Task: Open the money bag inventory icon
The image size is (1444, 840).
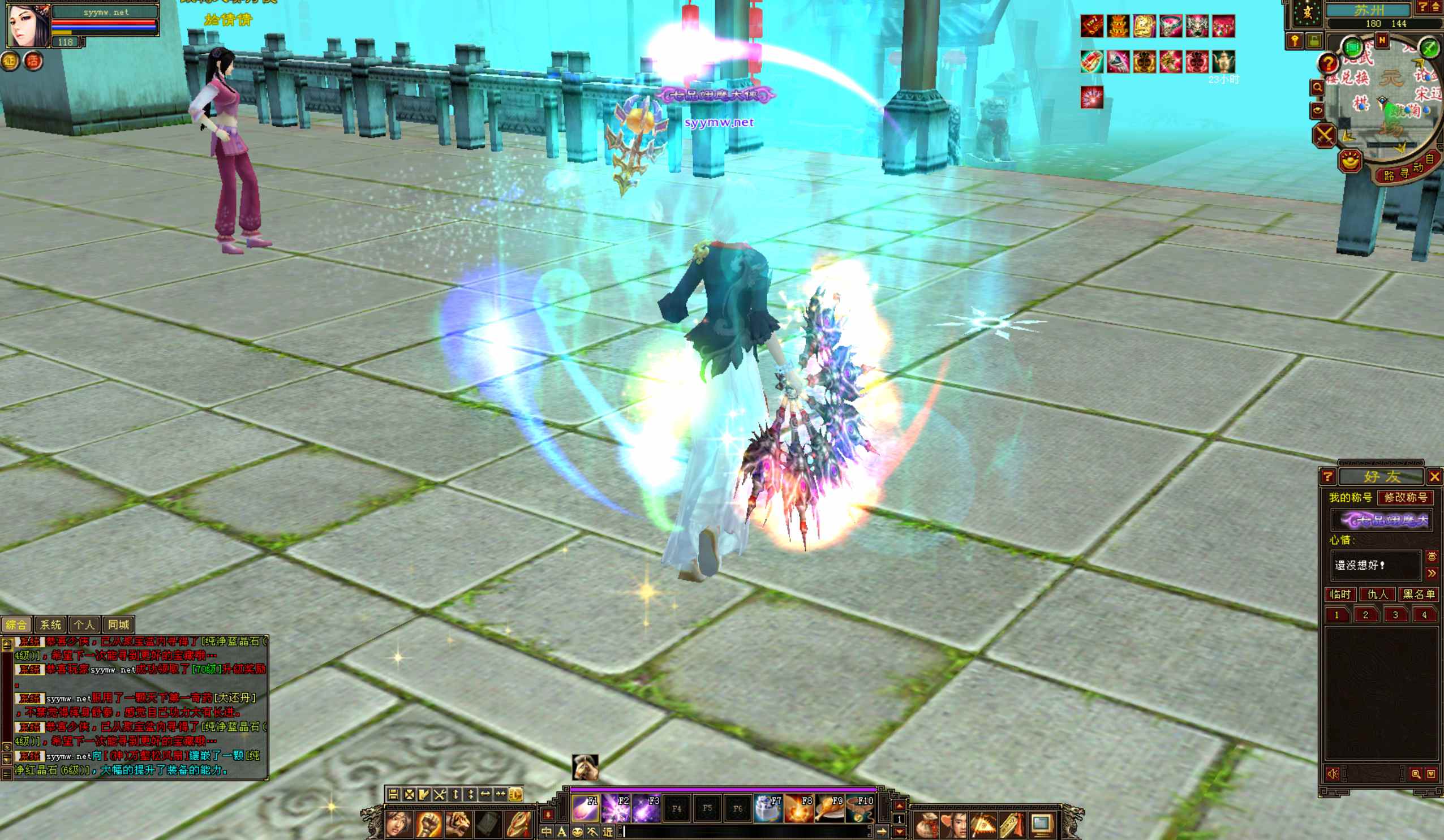Action: coord(926,825)
